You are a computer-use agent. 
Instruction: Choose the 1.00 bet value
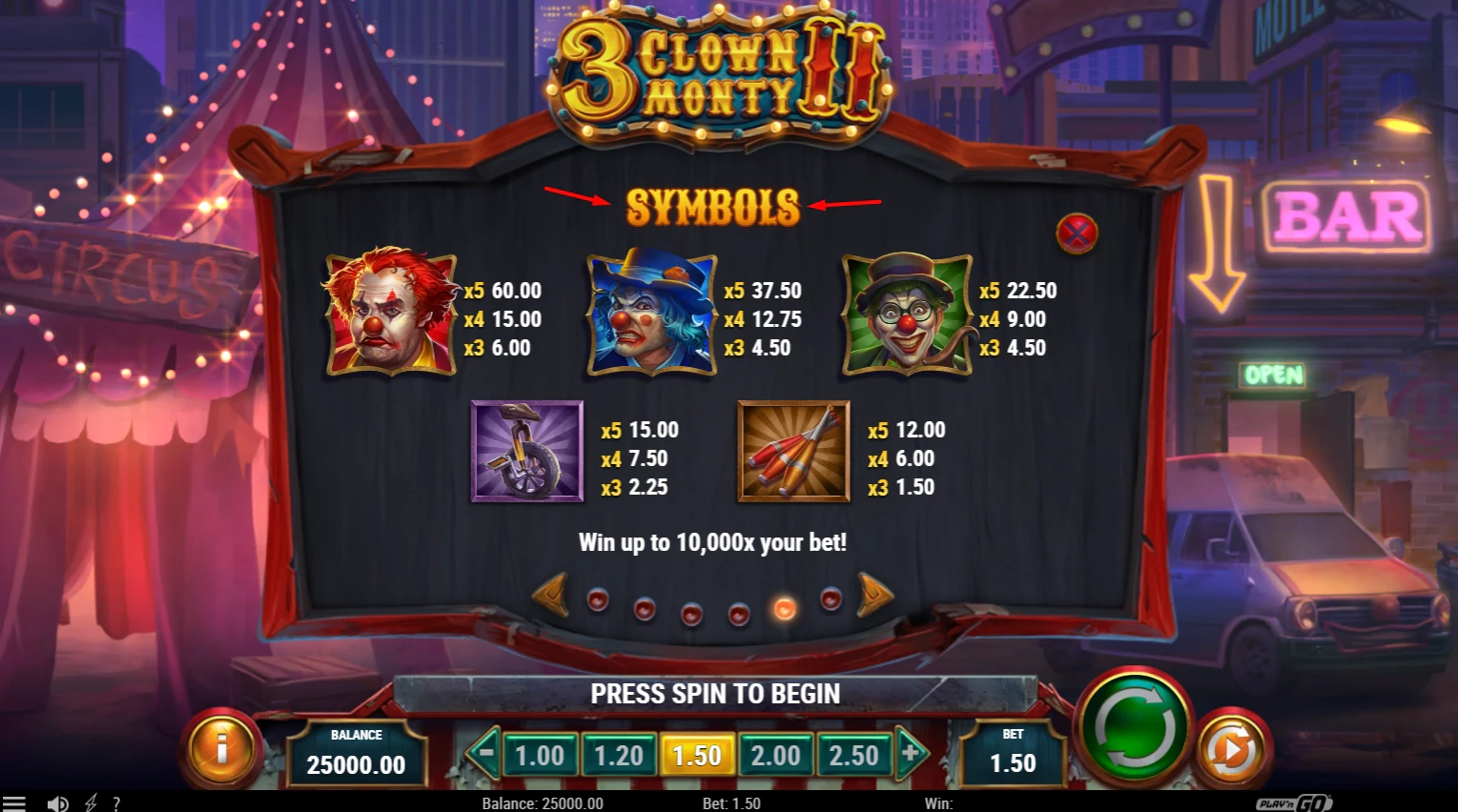[x=540, y=754]
